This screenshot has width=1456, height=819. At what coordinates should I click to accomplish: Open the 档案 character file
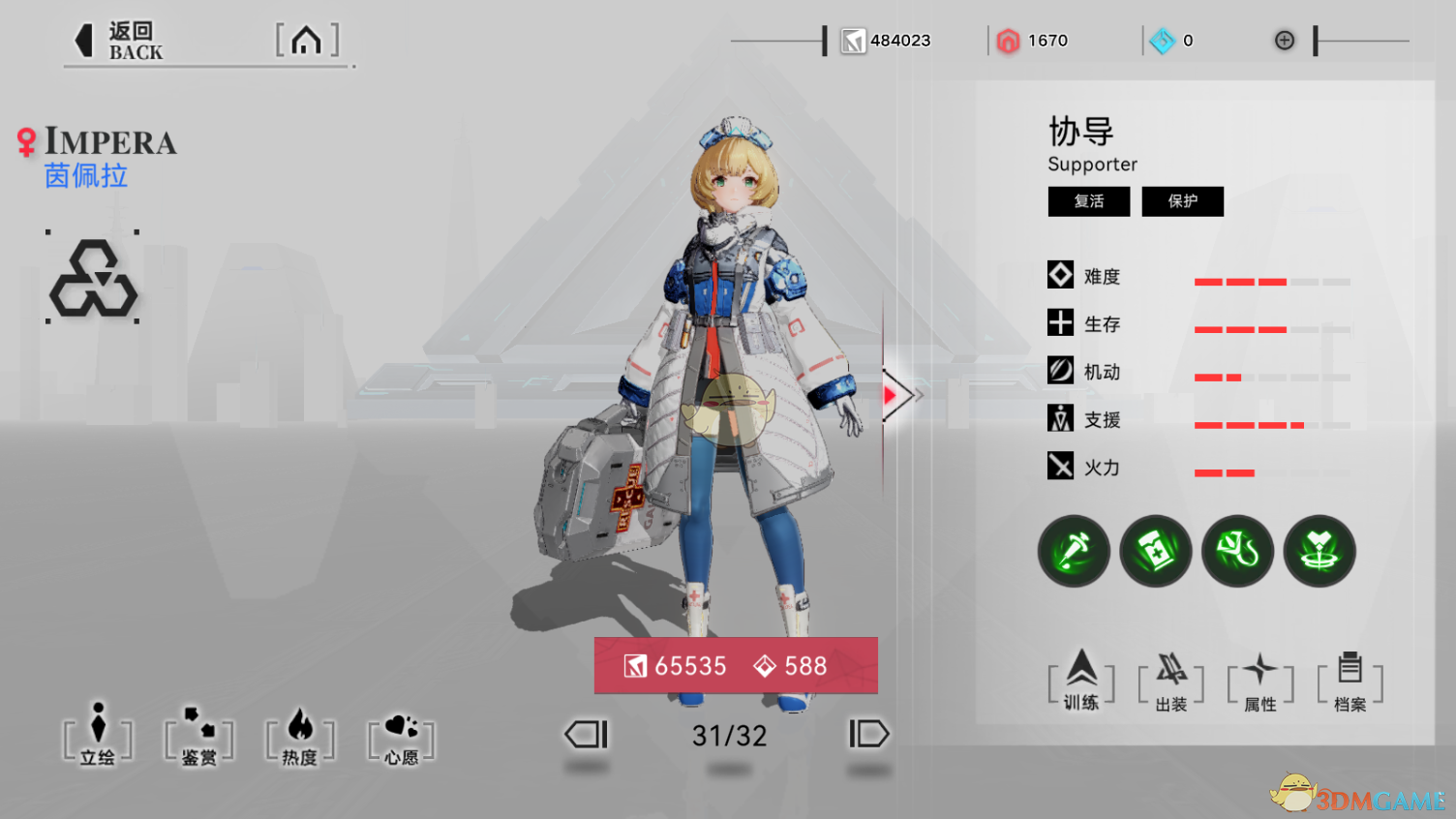tap(1350, 682)
